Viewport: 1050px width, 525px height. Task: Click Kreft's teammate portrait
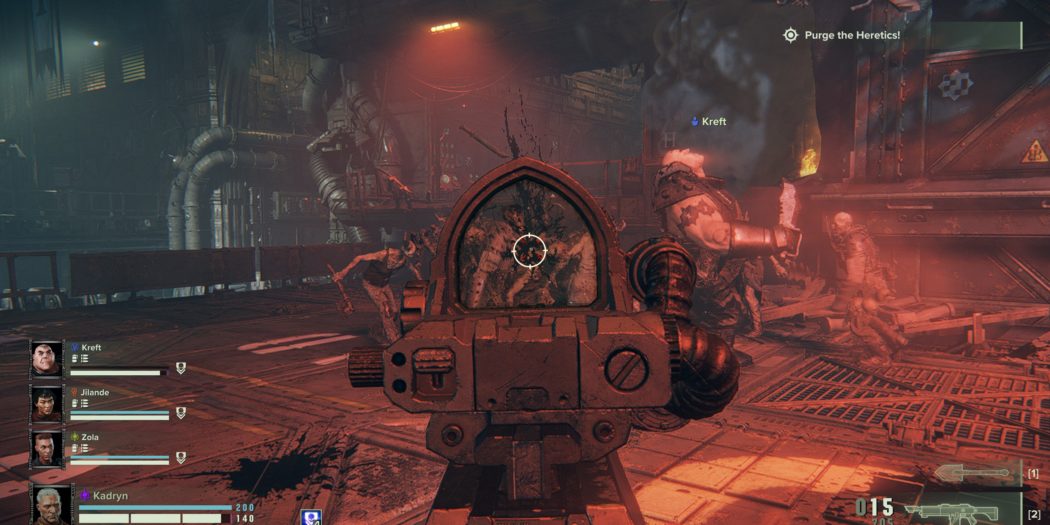pyautogui.click(x=47, y=359)
